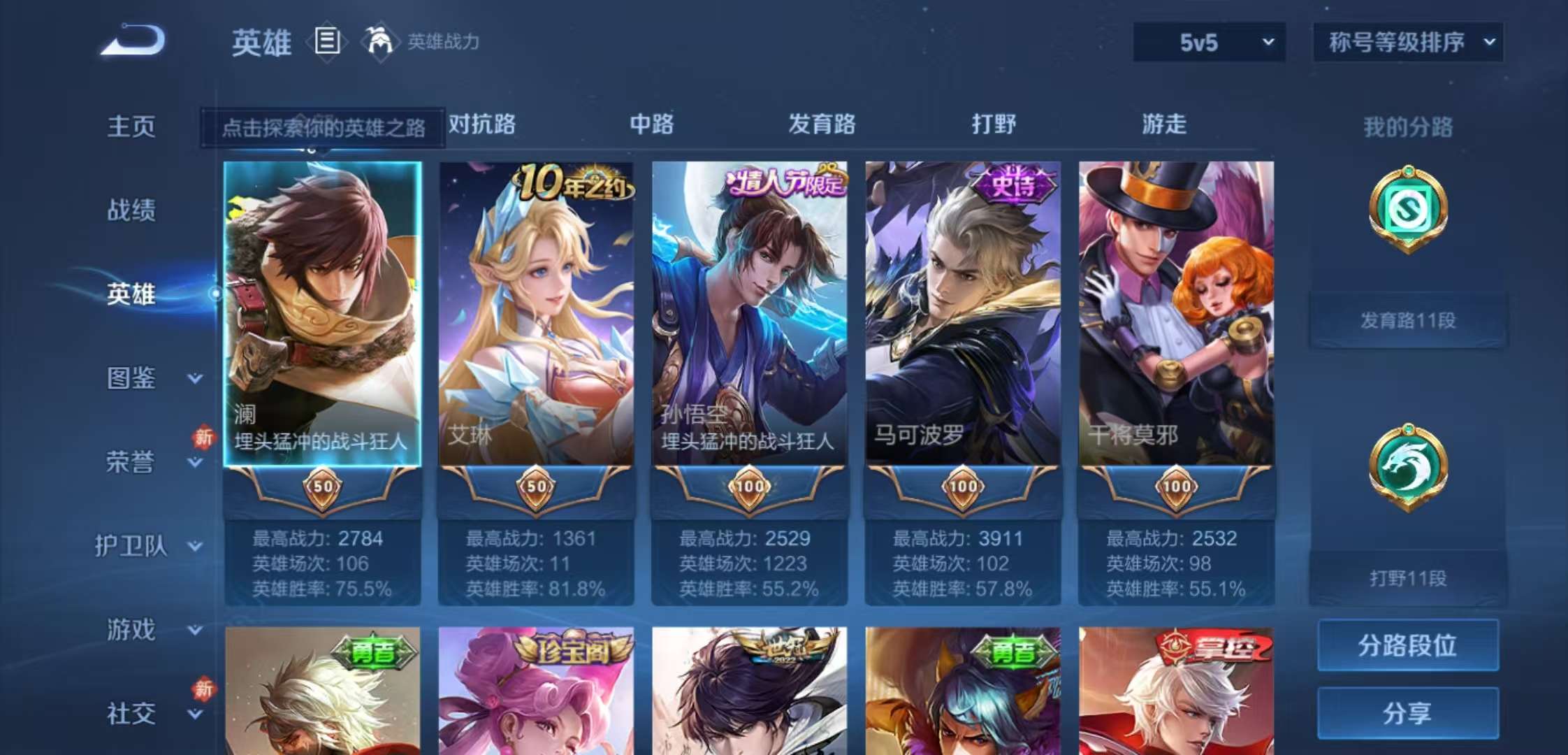Switch to the 游走 roaming tab

coord(1163,124)
